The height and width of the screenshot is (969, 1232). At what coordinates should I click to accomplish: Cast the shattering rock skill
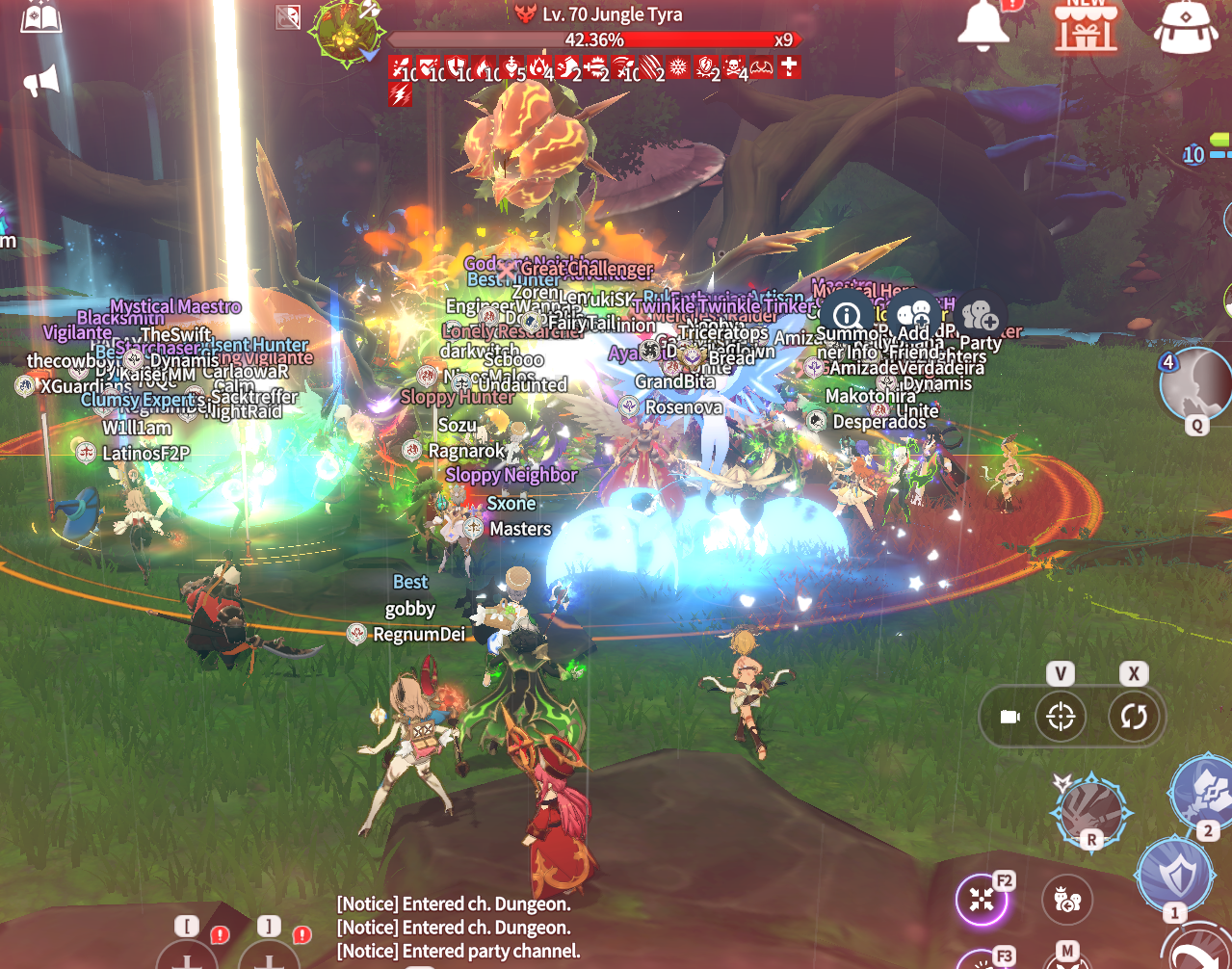click(x=1204, y=790)
